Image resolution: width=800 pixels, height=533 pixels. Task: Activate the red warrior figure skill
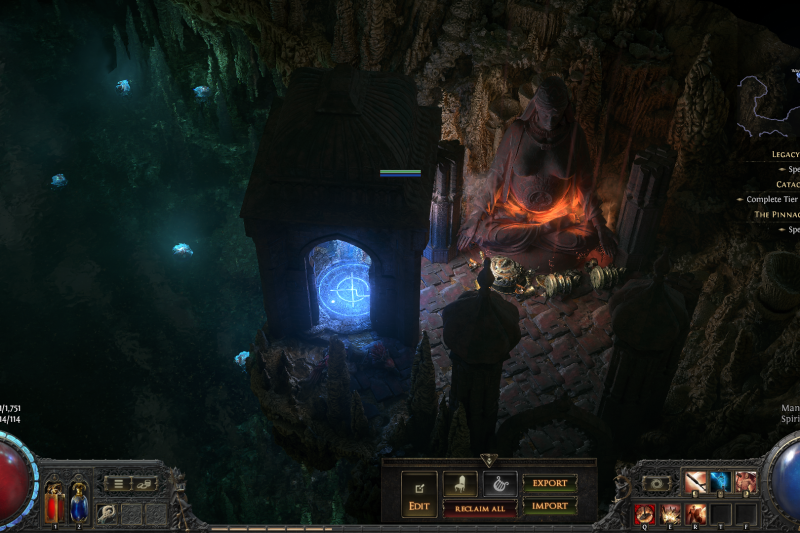pos(745,483)
